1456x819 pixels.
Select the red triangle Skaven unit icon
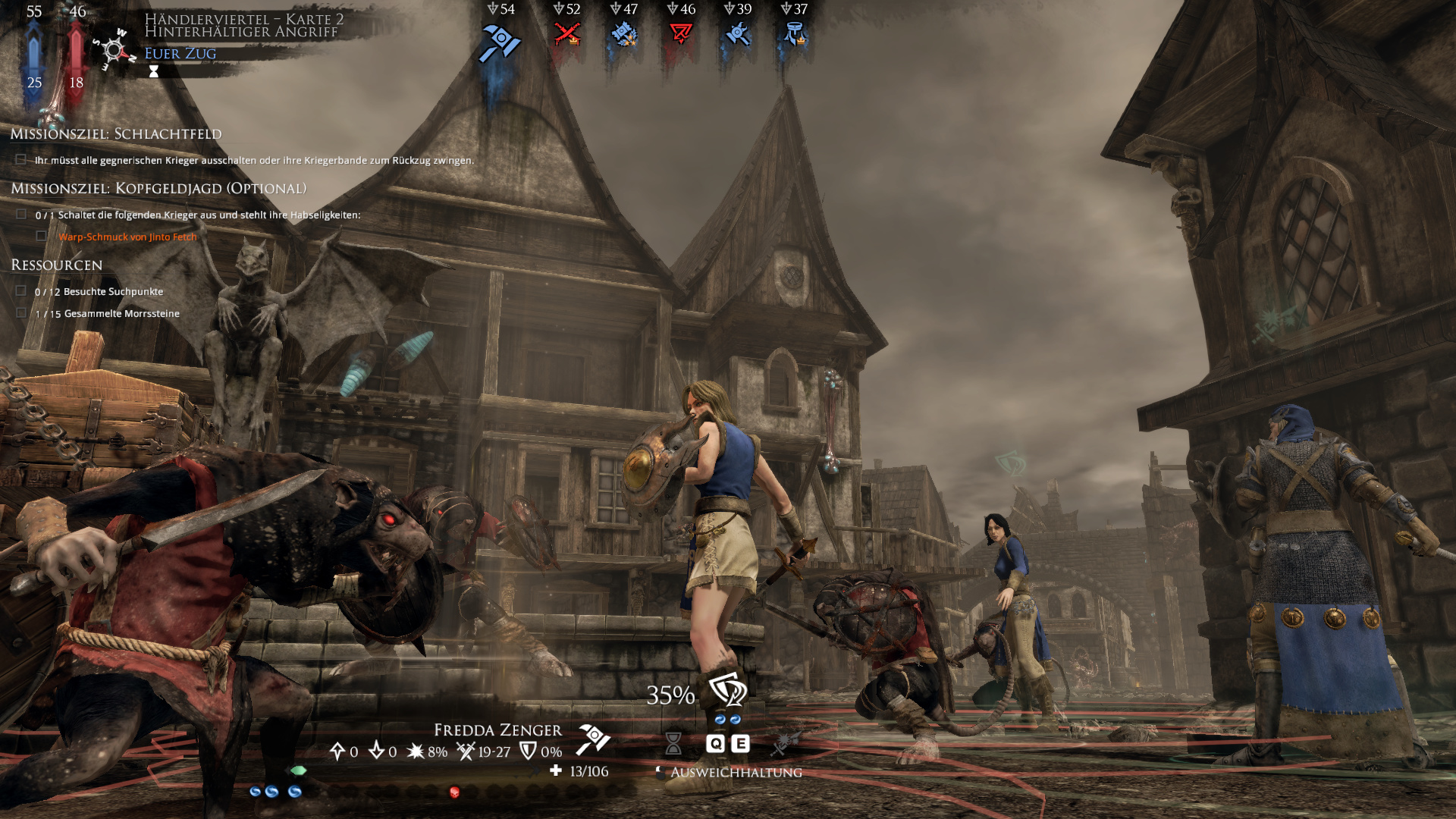[680, 34]
